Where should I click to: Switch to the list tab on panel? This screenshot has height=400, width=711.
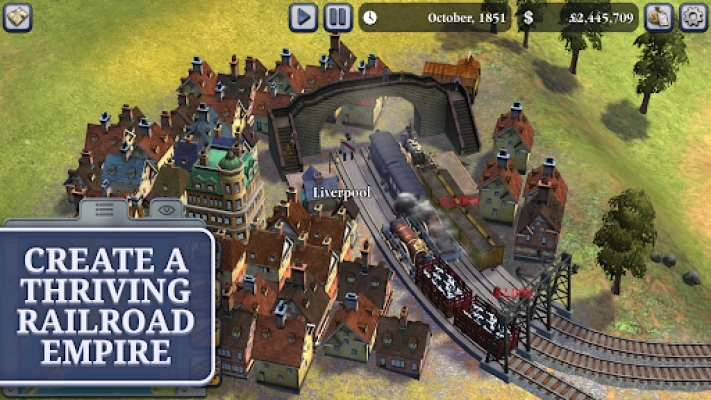coord(104,209)
